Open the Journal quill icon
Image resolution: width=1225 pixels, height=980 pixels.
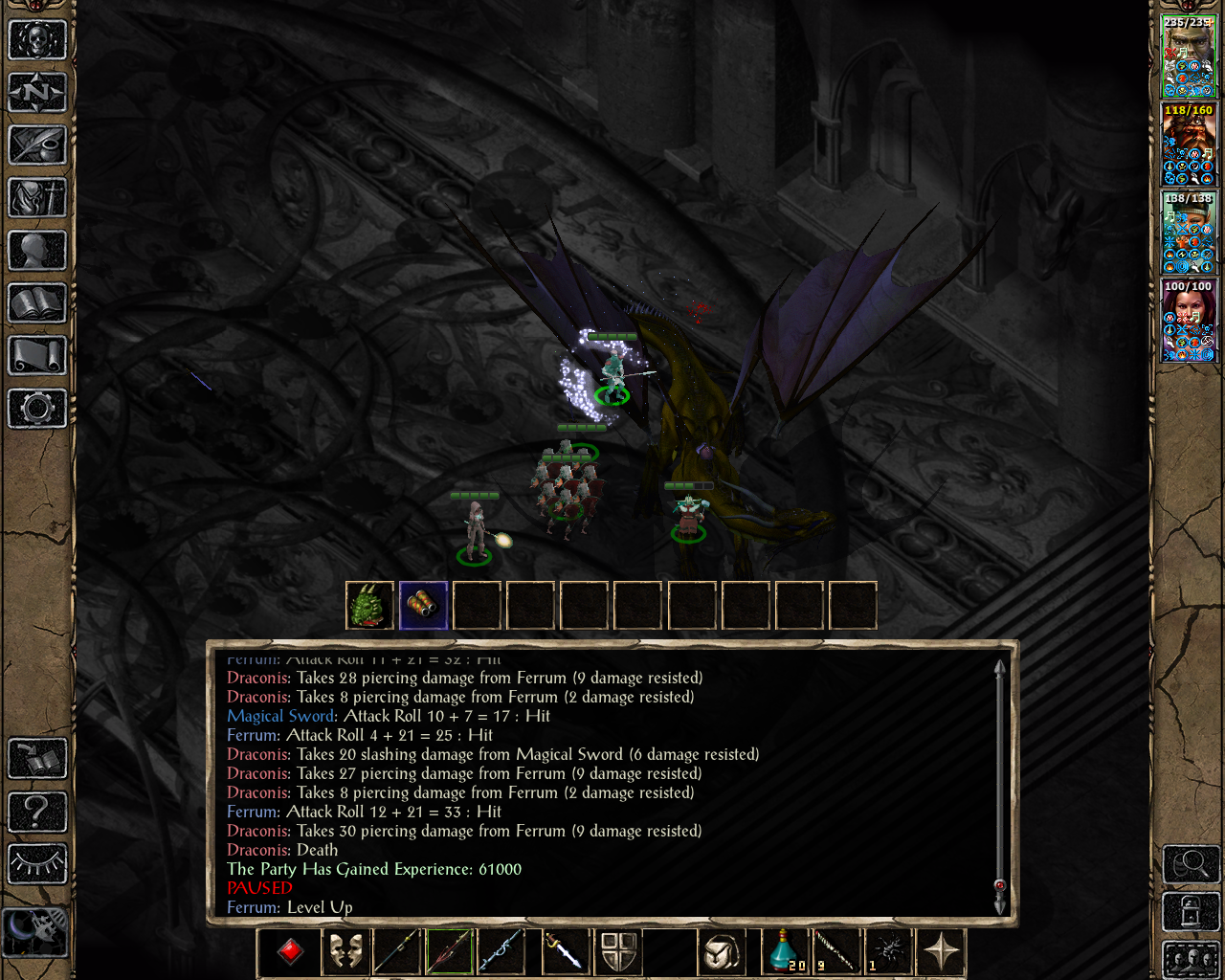36,145
